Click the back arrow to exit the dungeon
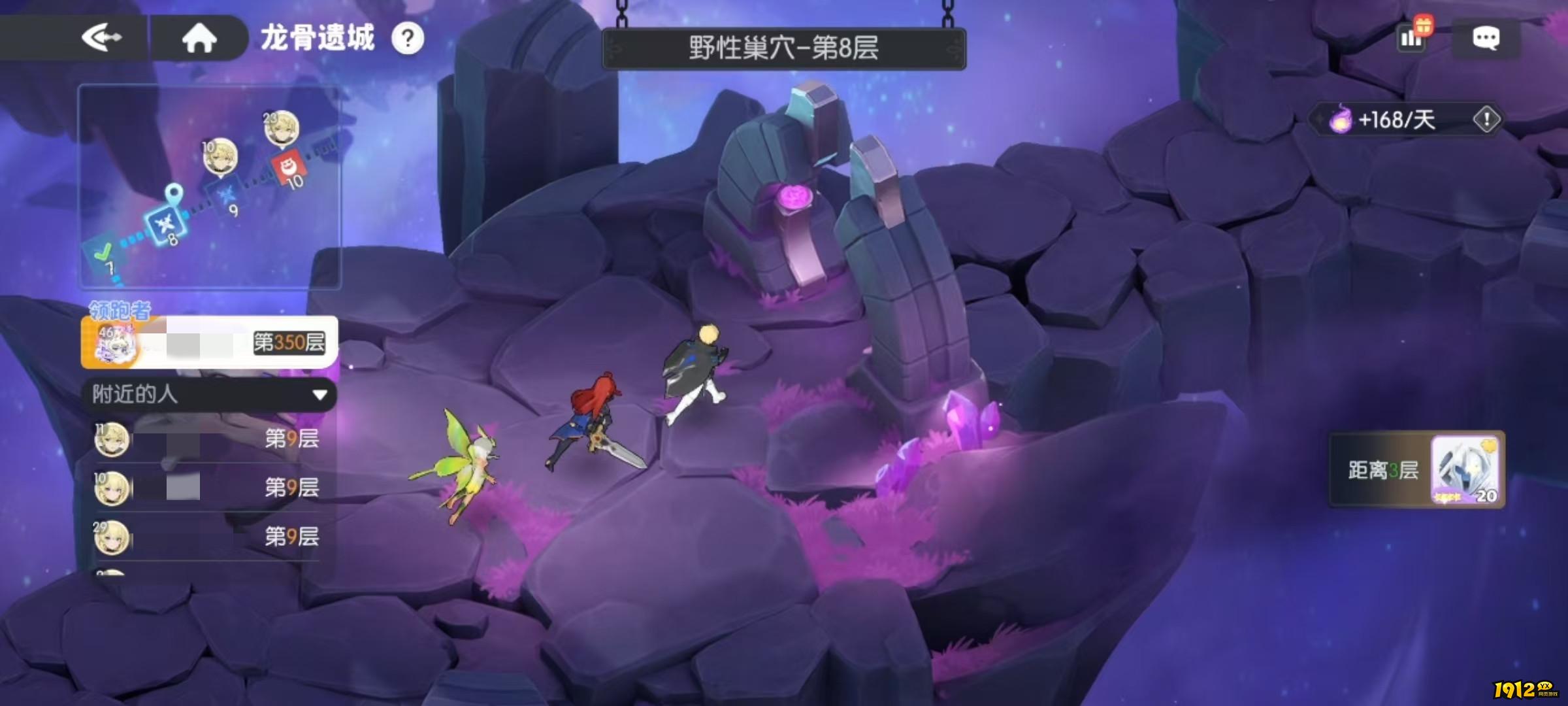This screenshot has height=706, width=1568. [x=101, y=36]
